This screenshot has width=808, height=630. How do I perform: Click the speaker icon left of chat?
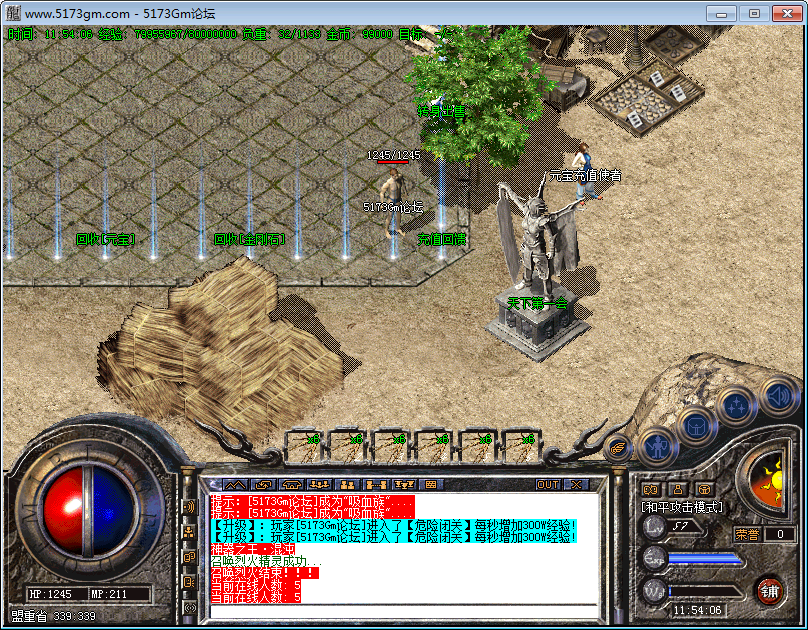click(x=189, y=507)
